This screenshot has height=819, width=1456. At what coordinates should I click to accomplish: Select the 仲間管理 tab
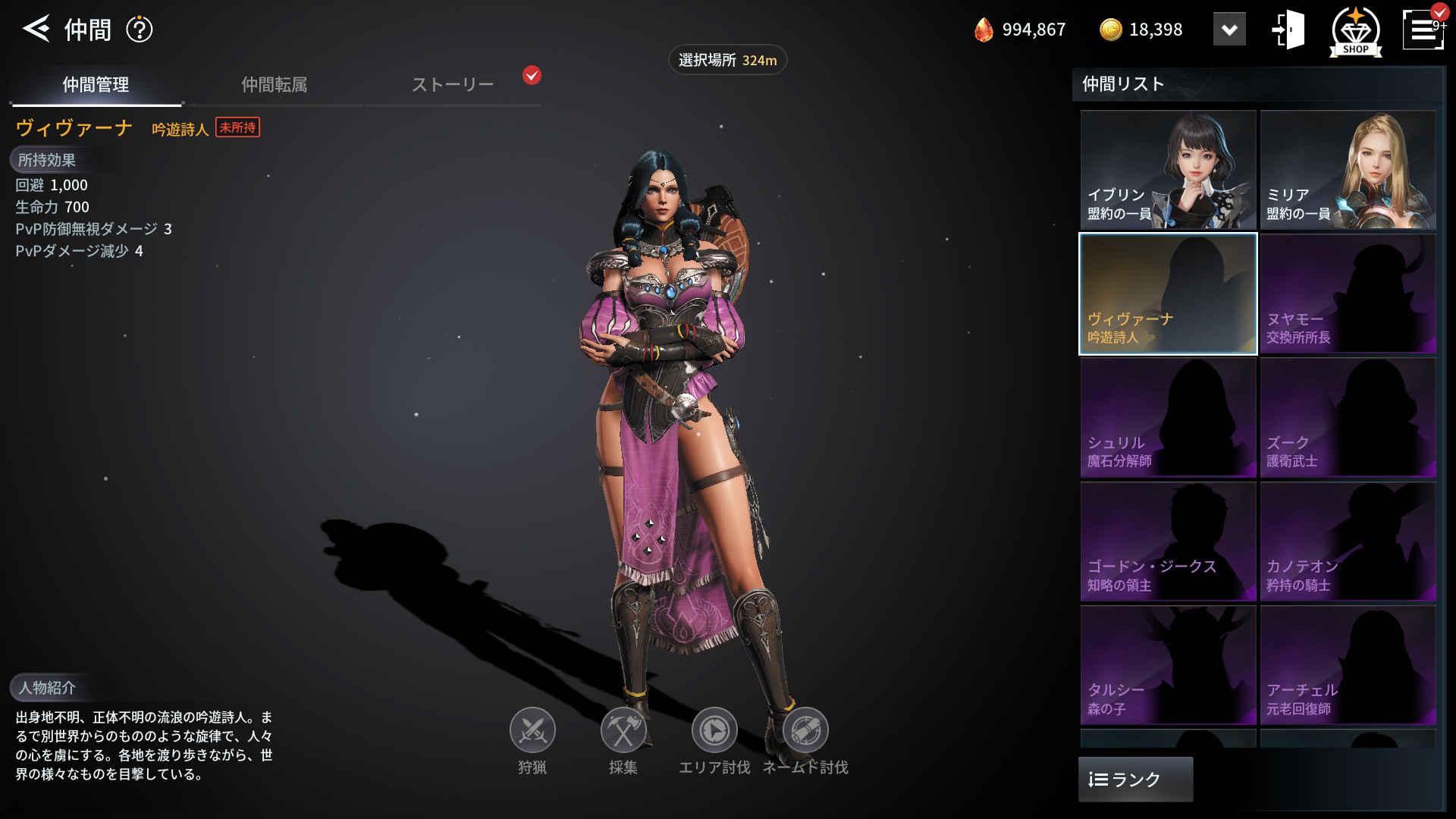[x=96, y=84]
